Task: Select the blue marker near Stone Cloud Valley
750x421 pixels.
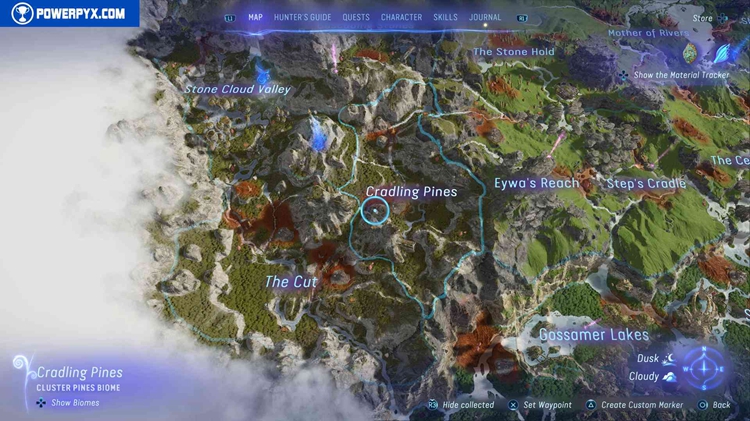Action: [x=264, y=72]
